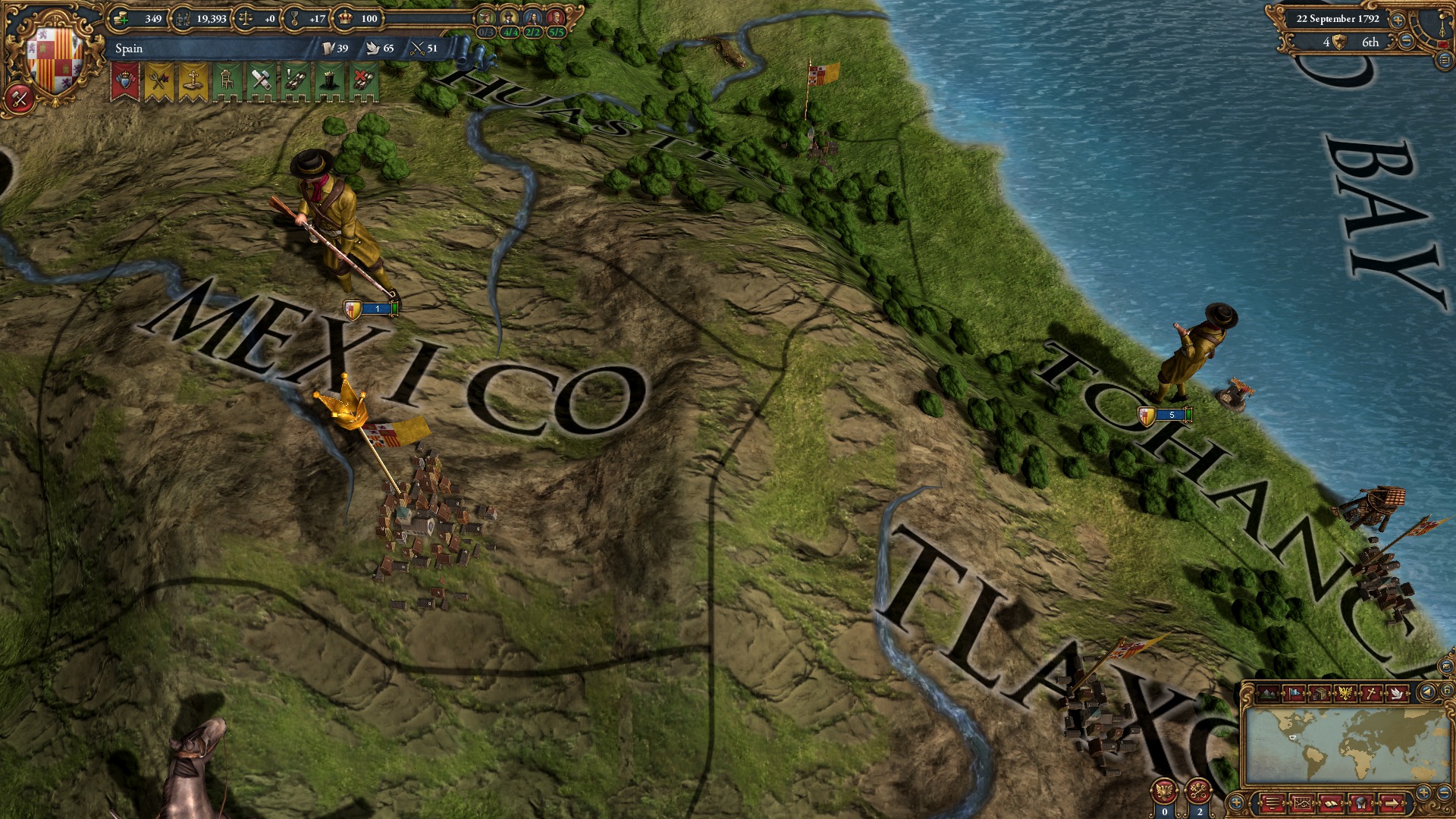Switch to the religious cross mapmode
This screenshot has height=819, width=1456.
[x=1372, y=692]
